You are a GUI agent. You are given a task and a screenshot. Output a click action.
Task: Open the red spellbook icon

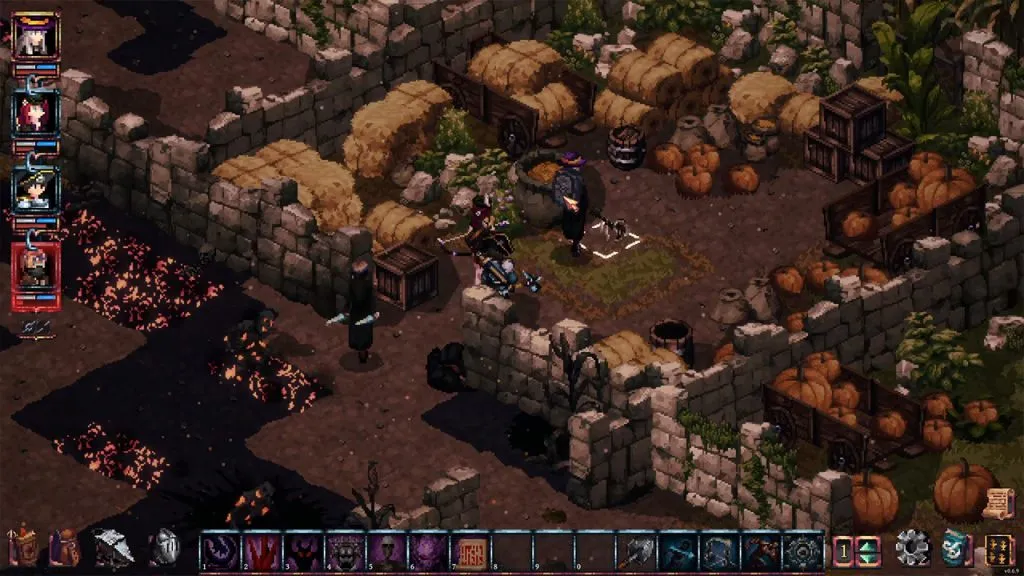tap(21, 548)
